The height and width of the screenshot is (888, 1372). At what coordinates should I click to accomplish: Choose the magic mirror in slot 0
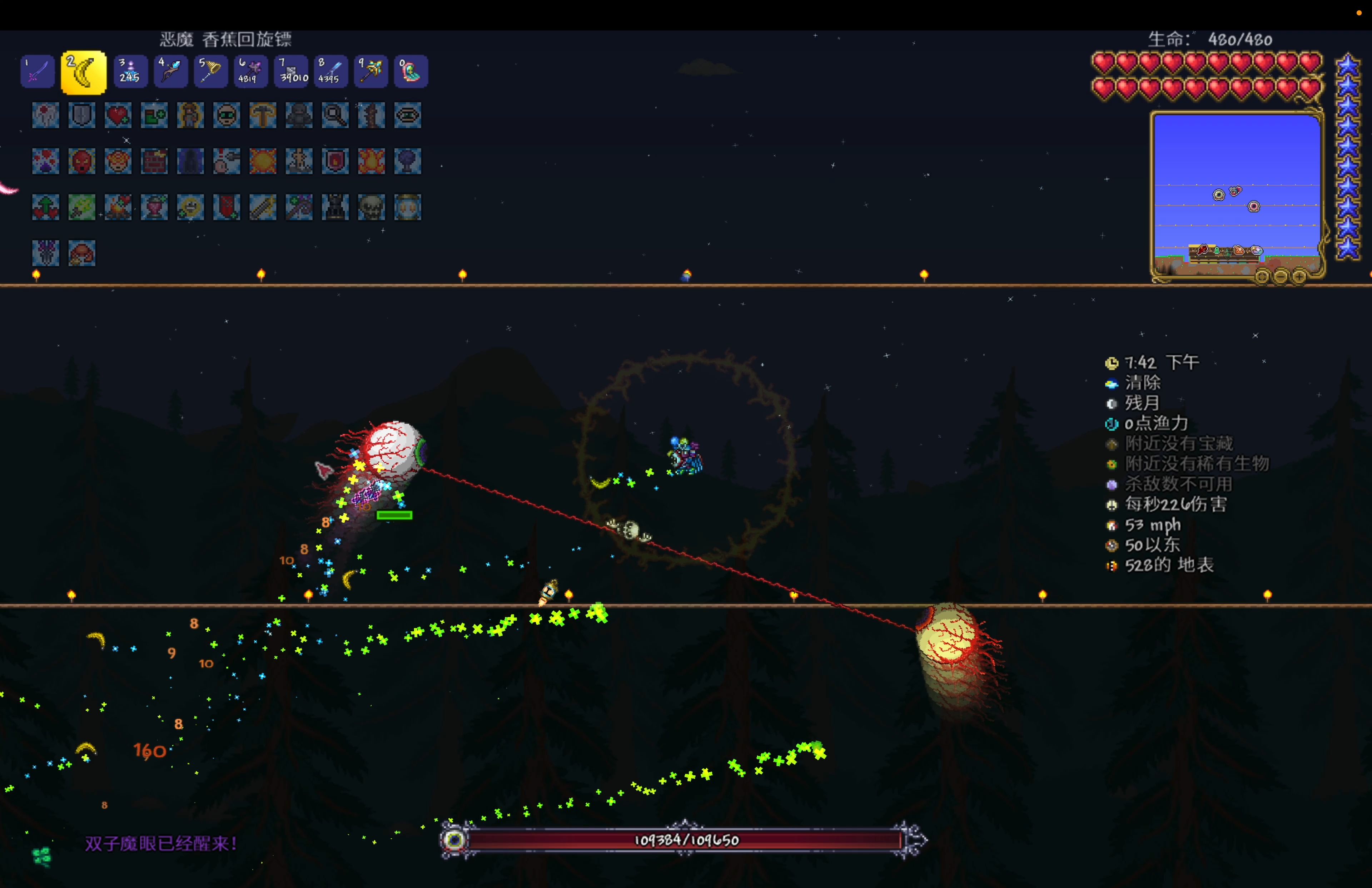pos(411,71)
